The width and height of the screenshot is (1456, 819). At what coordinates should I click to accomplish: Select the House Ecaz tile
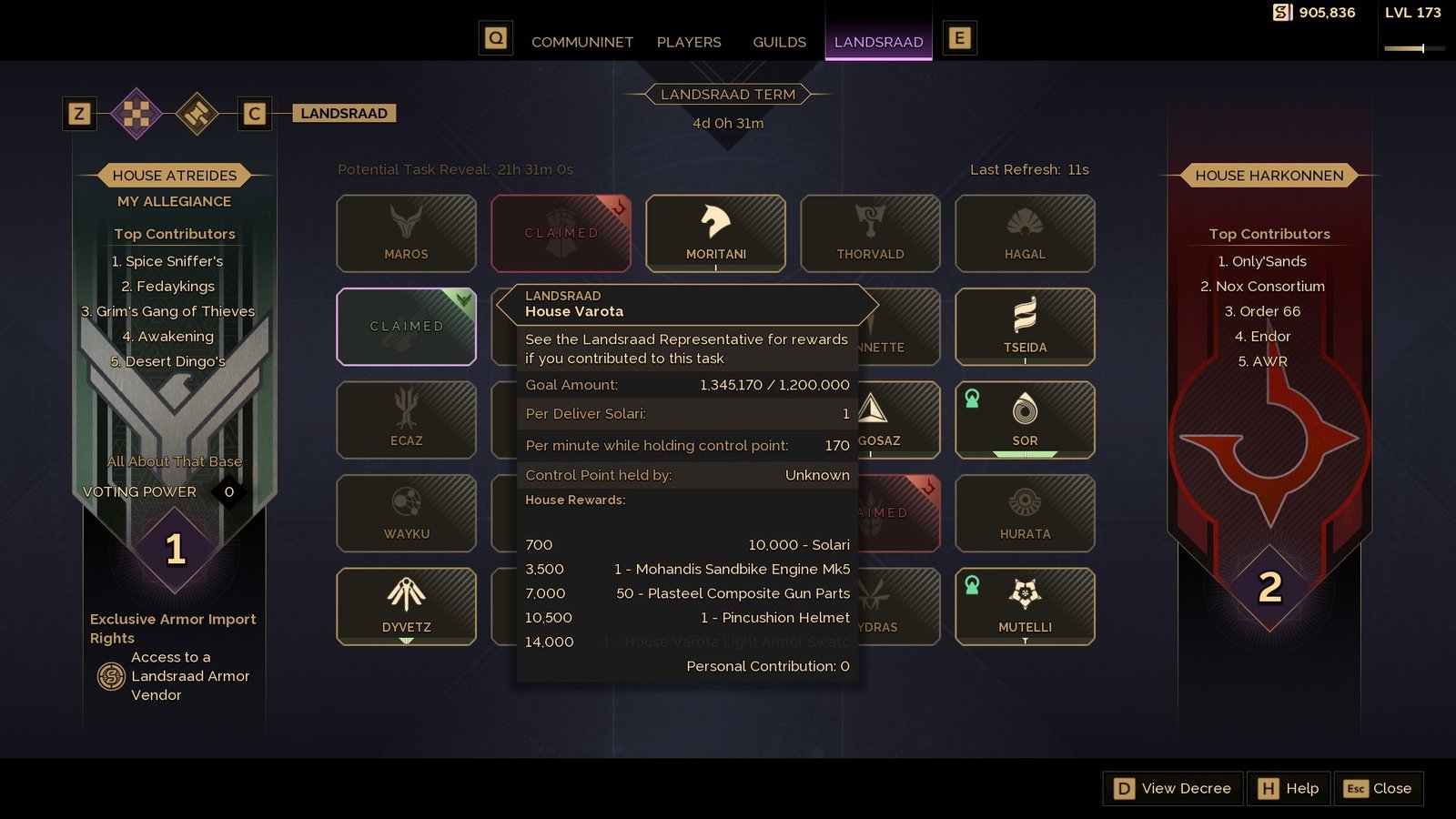(406, 420)
